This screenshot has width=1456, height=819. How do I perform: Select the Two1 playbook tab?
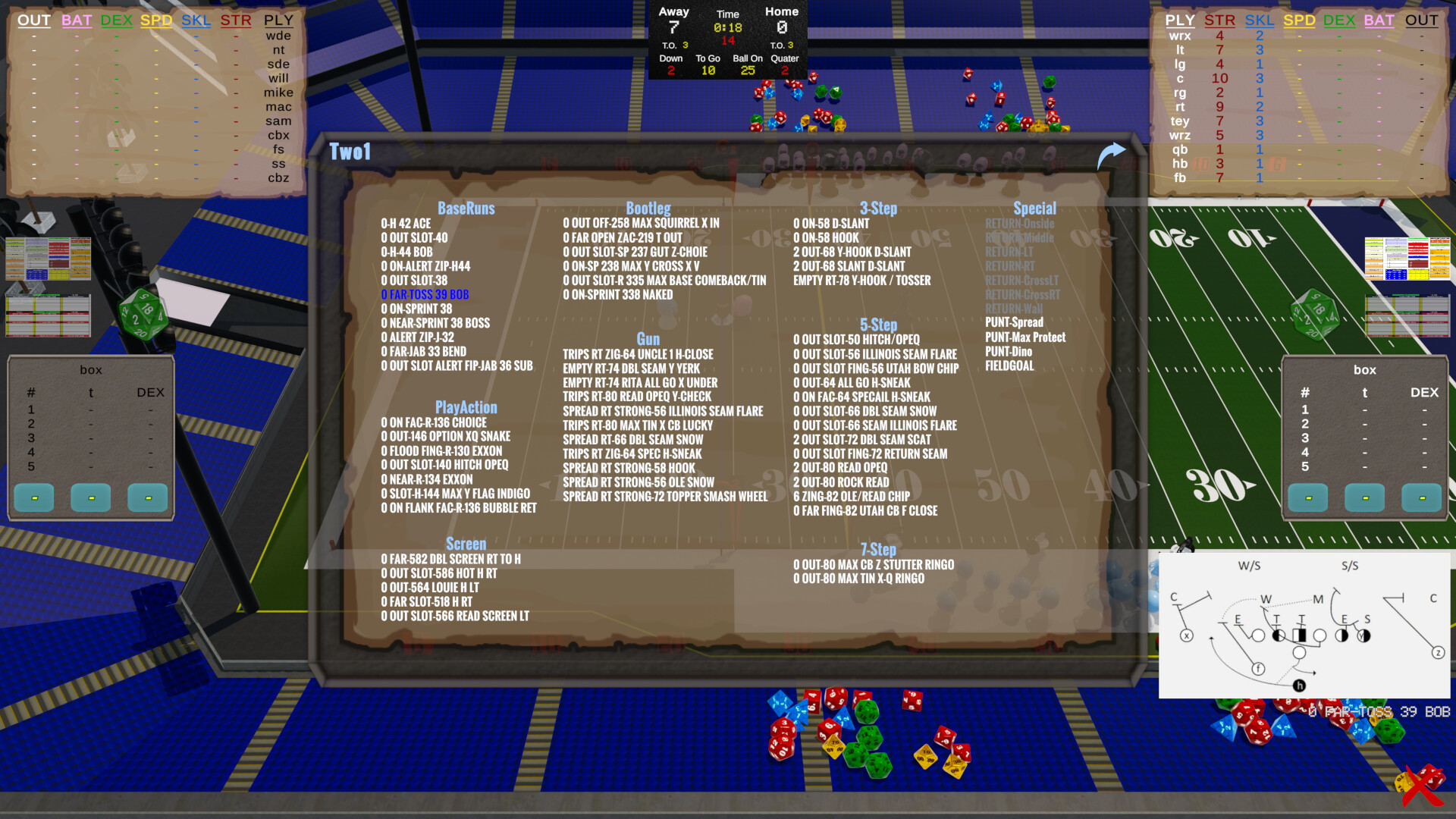coord(349,152)
